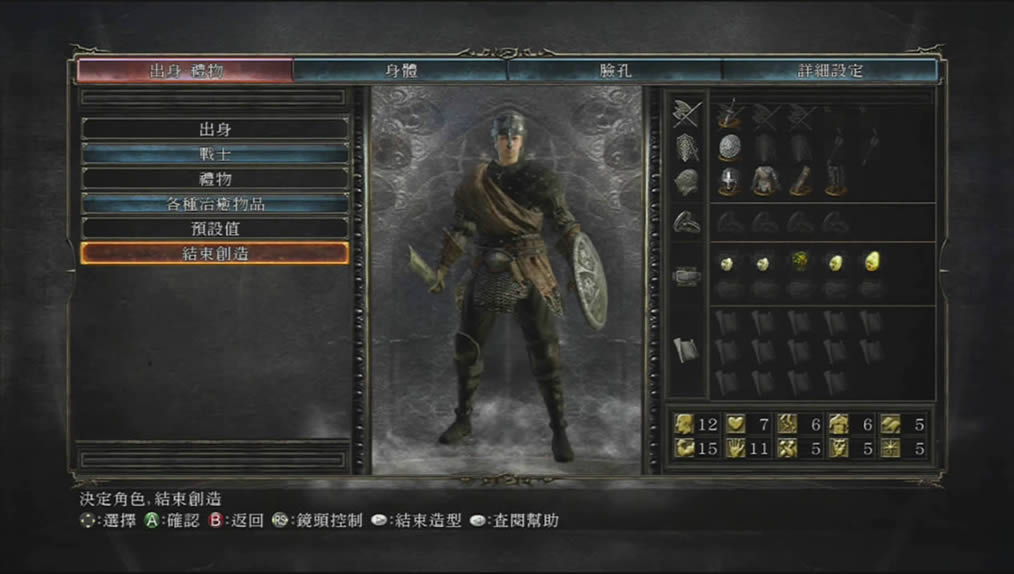Click the 戰士 class option
1014x574 pixels.
click(215, 154)
